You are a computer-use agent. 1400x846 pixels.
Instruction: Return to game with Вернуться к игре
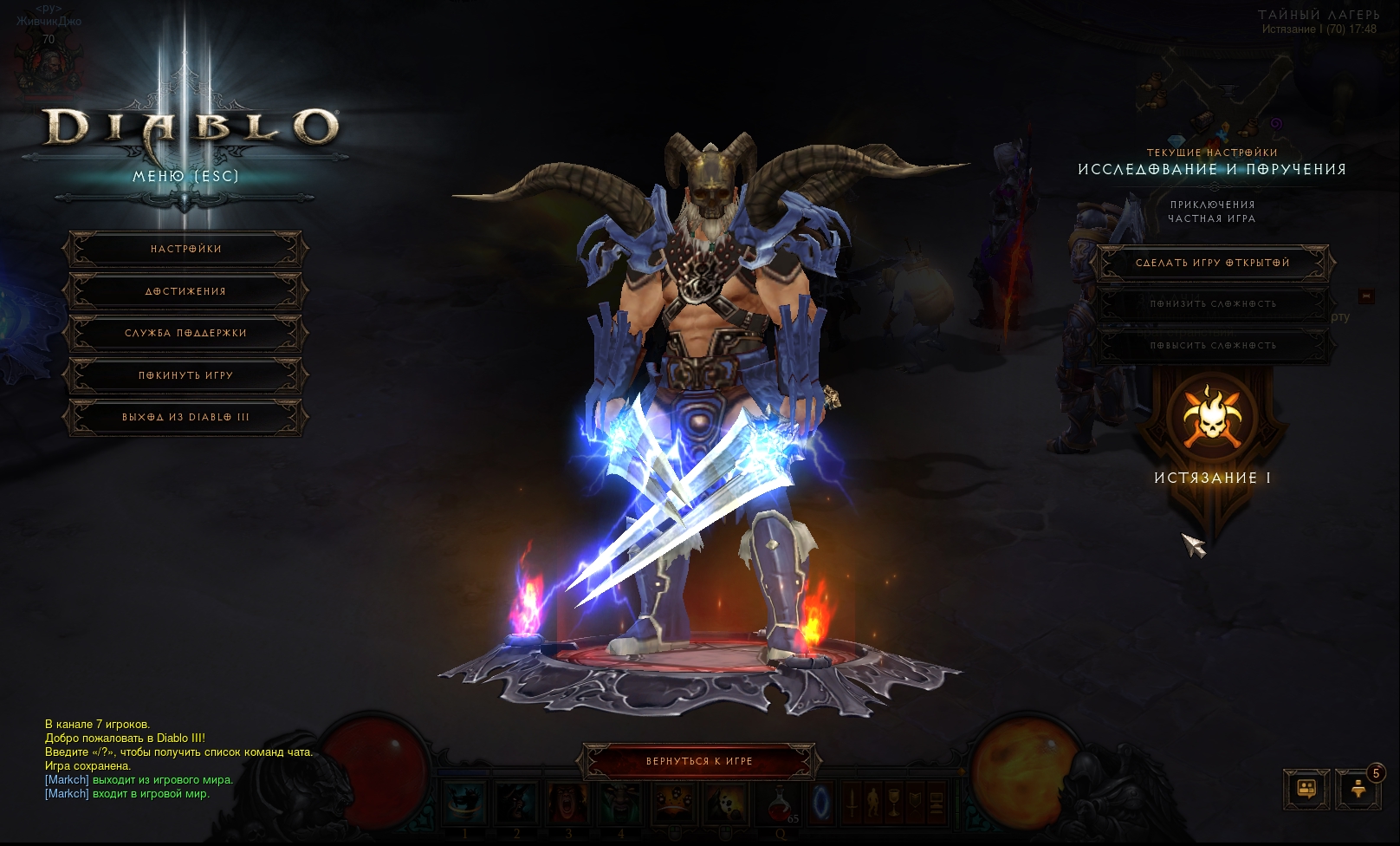699,762
